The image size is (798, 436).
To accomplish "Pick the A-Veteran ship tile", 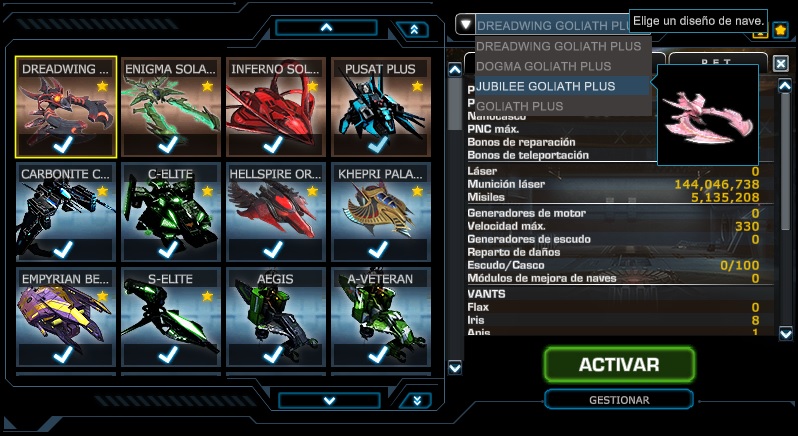I will [x=380, y=317].
